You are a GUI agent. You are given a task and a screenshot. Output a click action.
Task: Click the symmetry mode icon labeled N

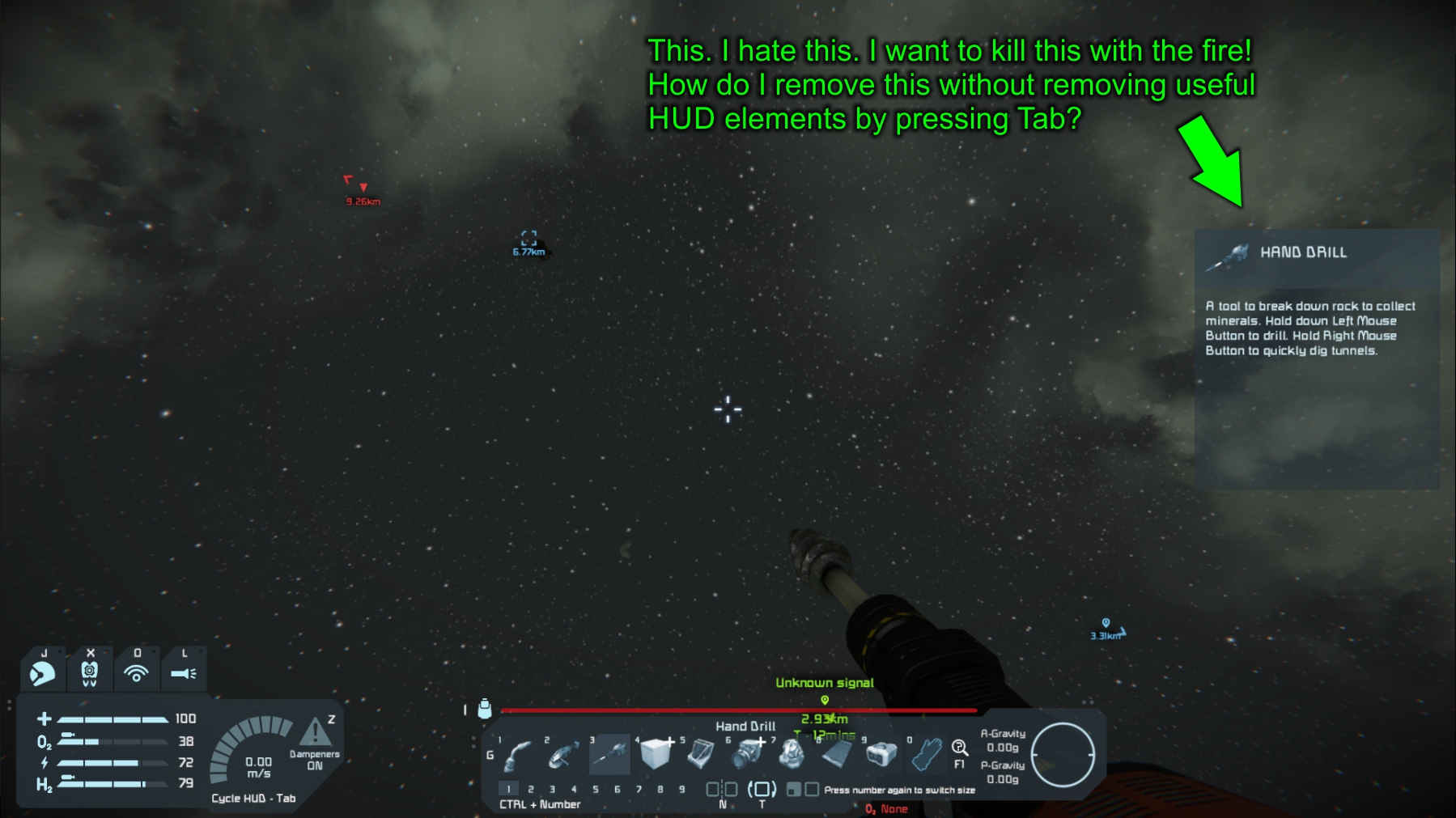pyautogui.click(x=722, y=789)
